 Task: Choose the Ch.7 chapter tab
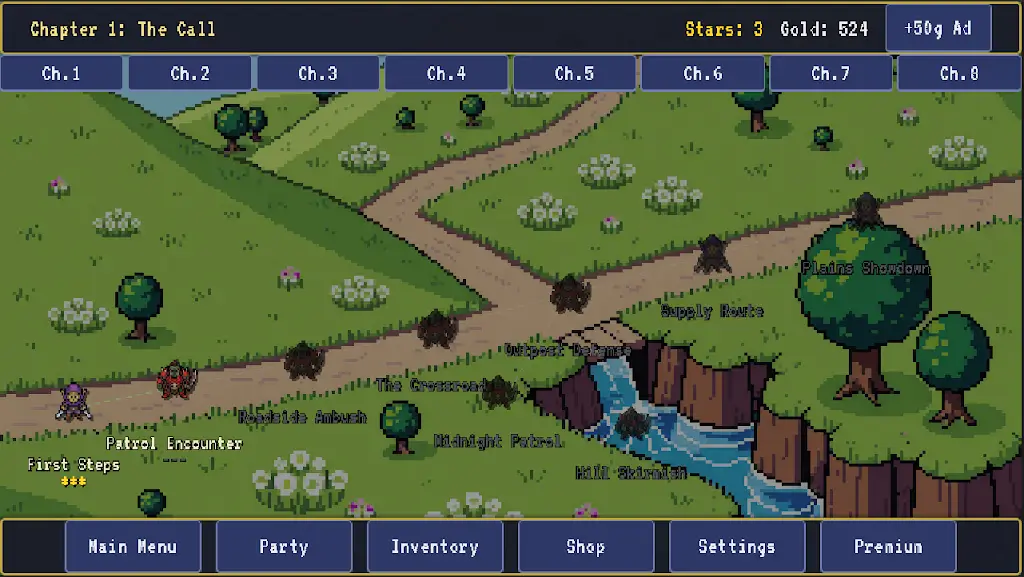[831, 73]
